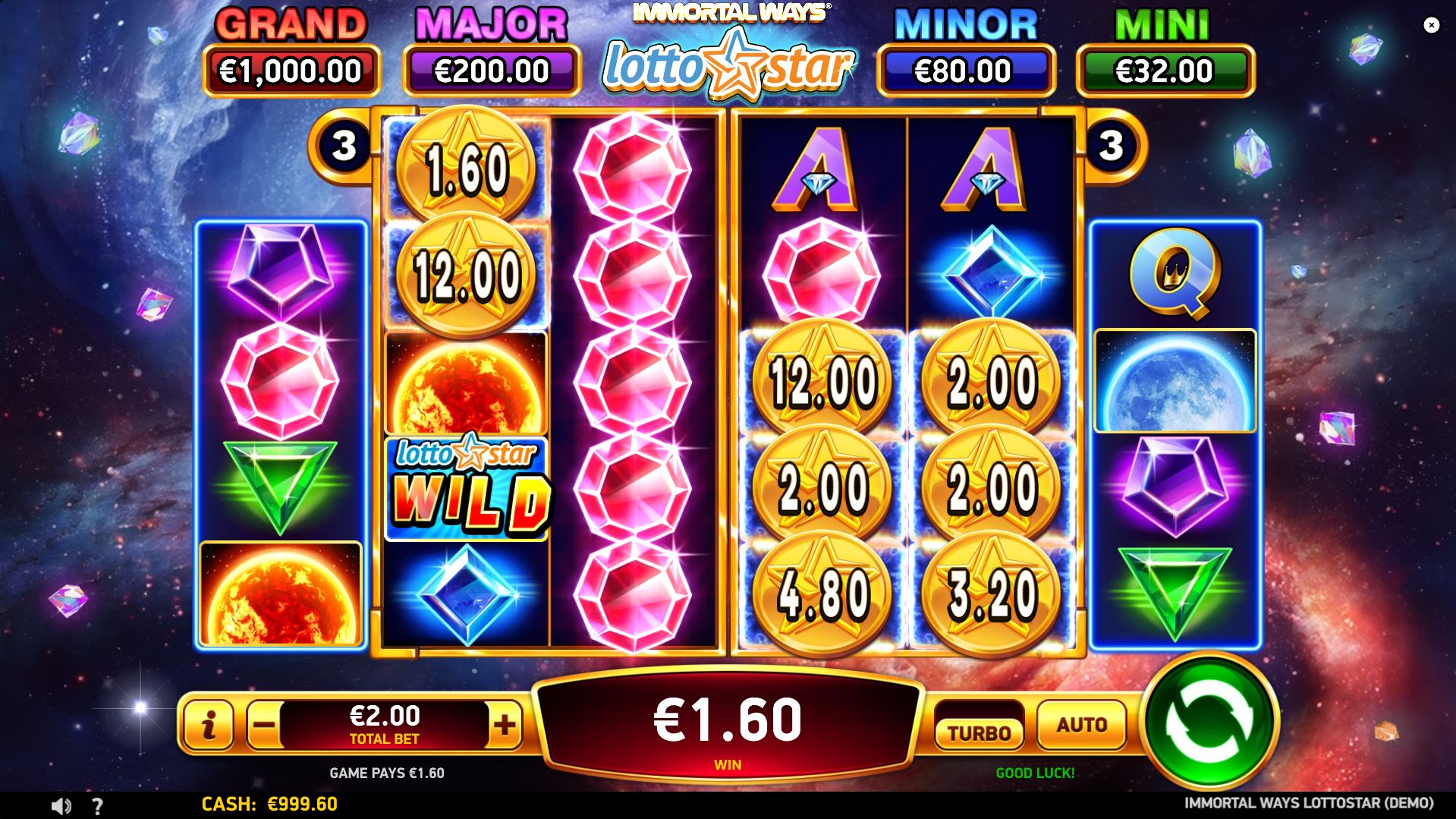1456x819 pixels.
Task: Open the info (i) paytable icon
Action: tap(211, 725)
